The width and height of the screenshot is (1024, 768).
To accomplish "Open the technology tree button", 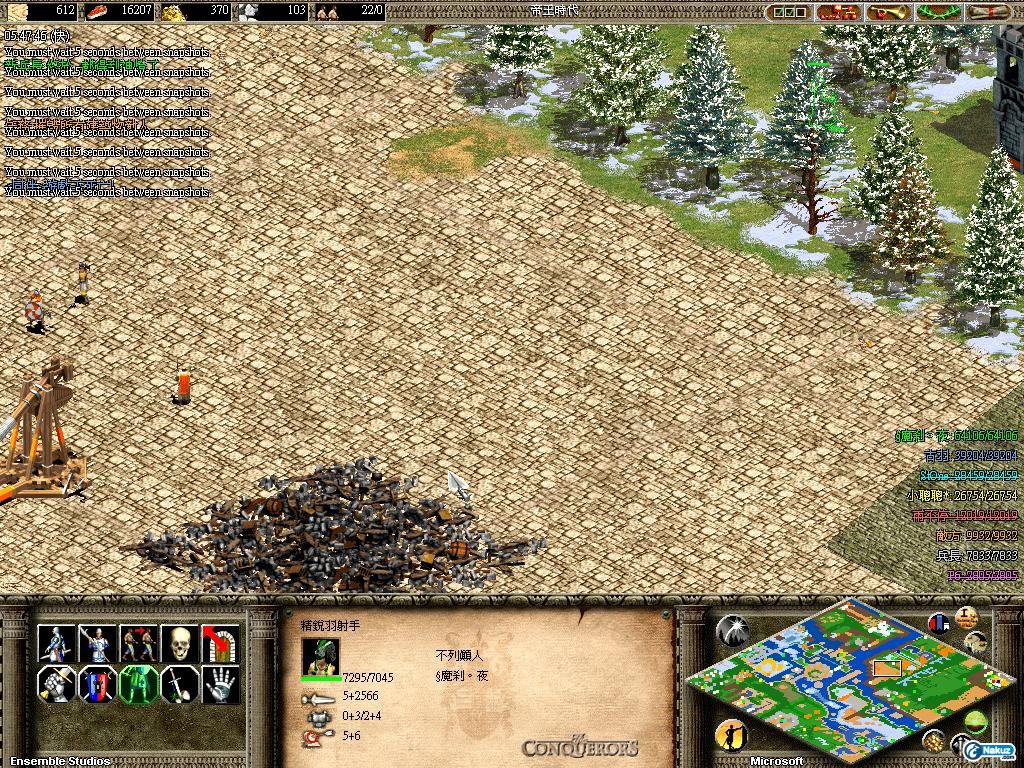I will (838, 12).
